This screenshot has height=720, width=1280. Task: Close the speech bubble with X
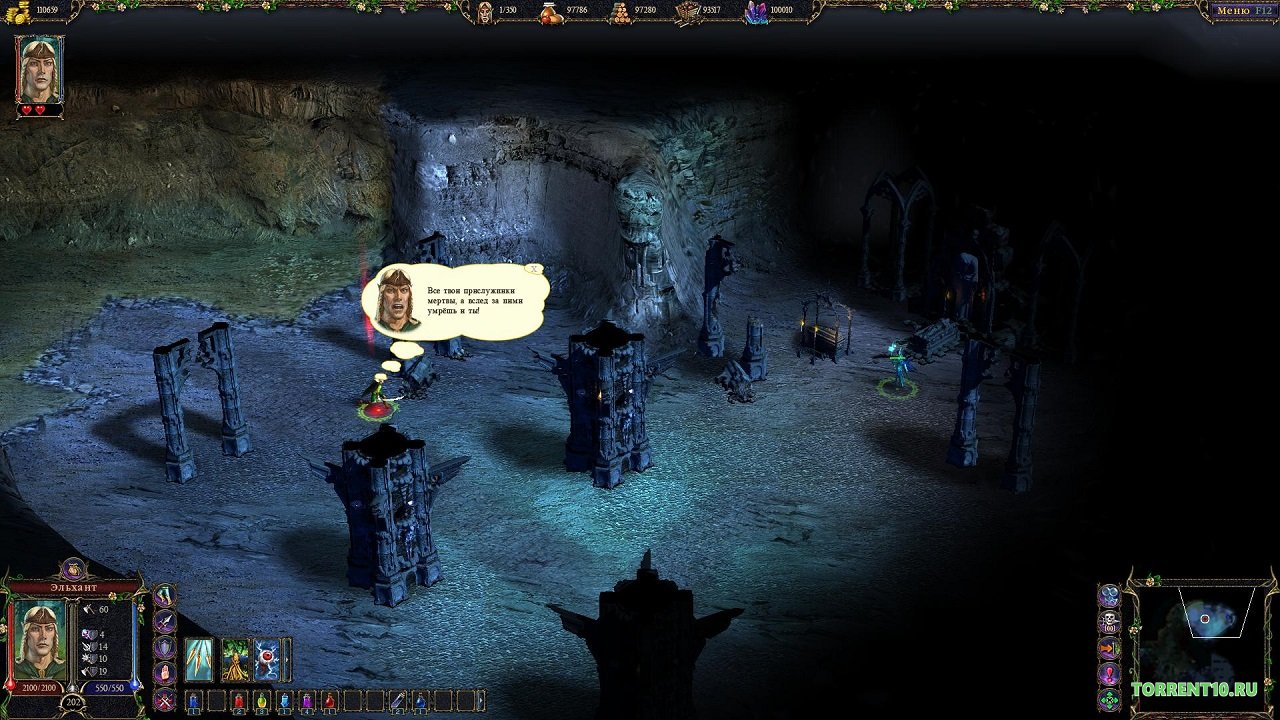(x=535, y=268)
